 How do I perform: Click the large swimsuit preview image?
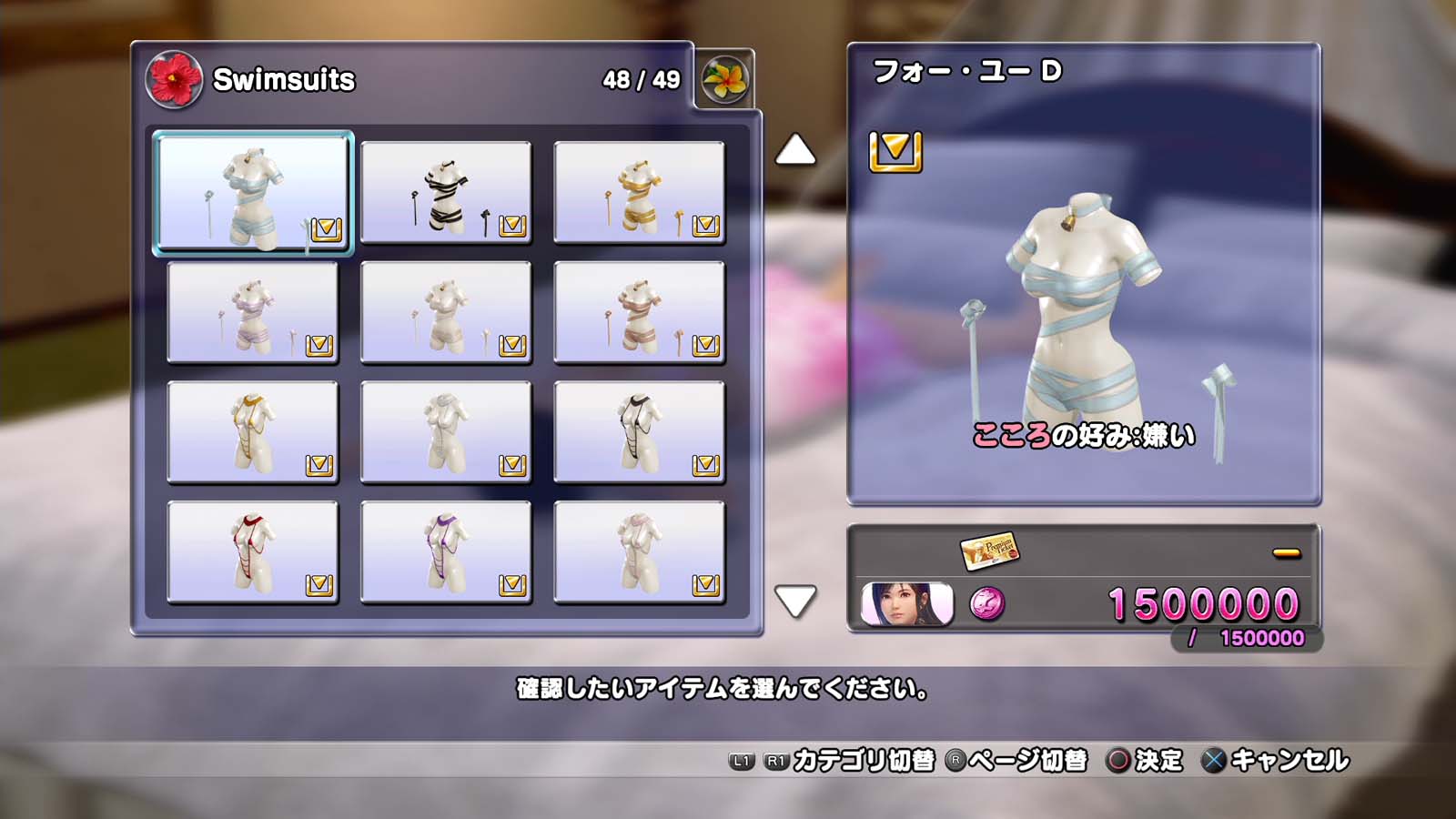tap(1083, 328)
